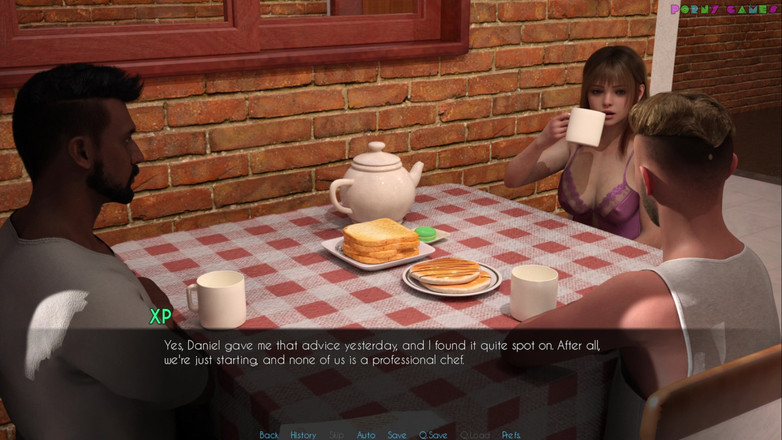The image size is (782, 440).
Task: Go back to the previous dialogue line
Action: coord(269,435)
